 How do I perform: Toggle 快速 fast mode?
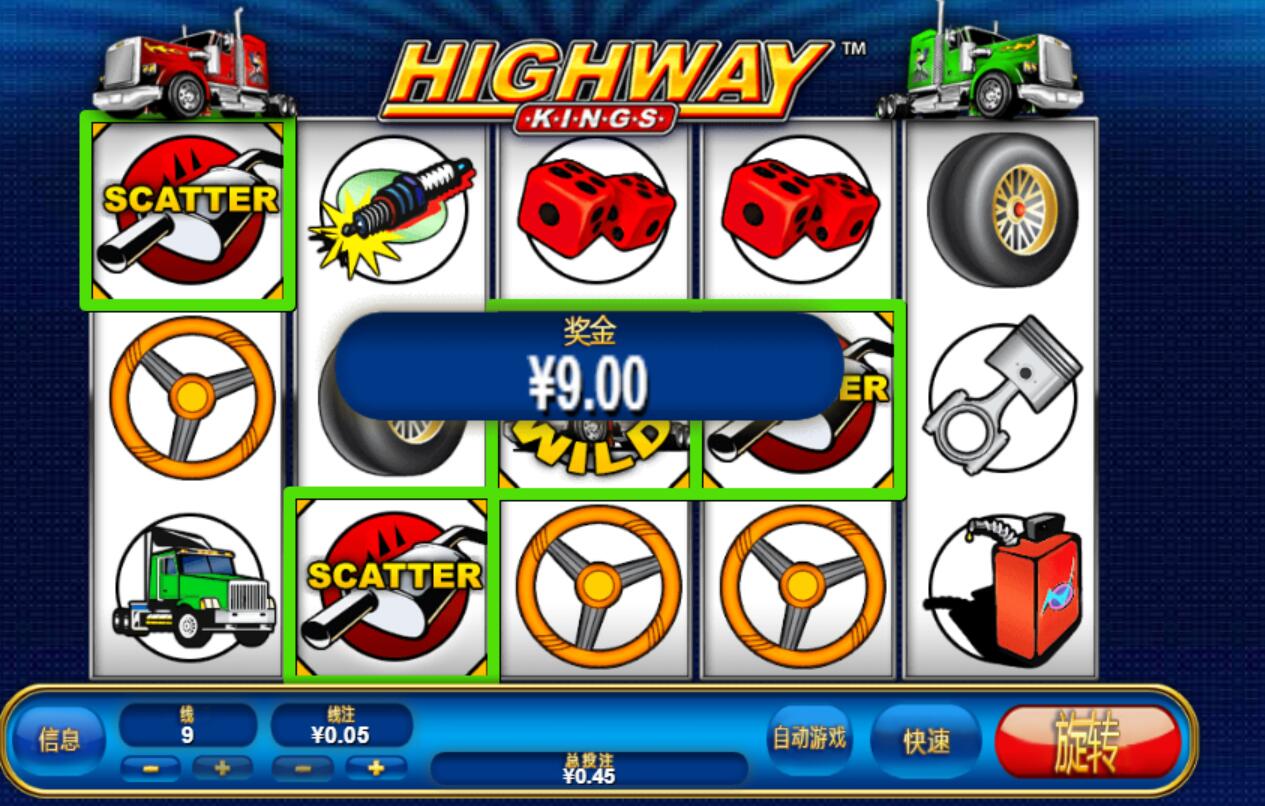click(925, 742)
